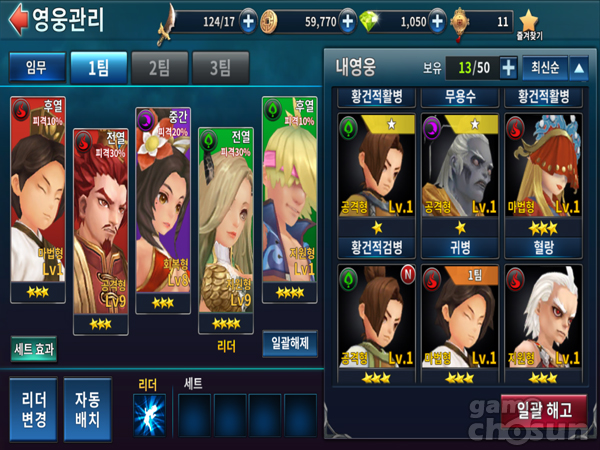600x450 pixels.
Task: Choose the white-haired hero card
Action: coord(545,320)
